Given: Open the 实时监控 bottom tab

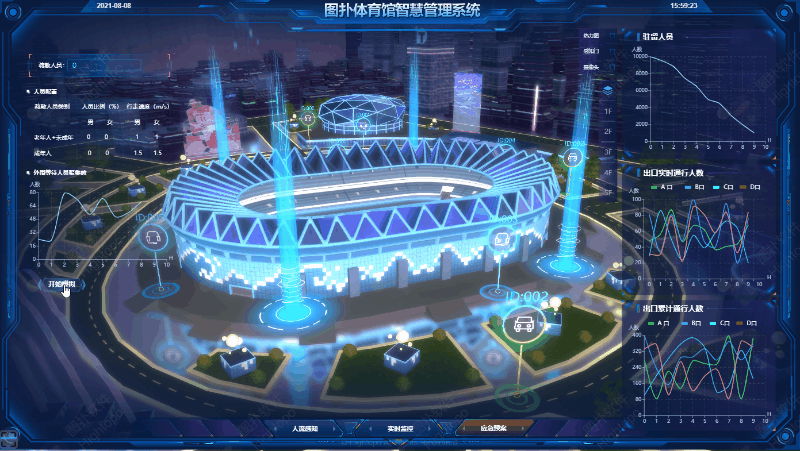Looking at the screenshot, I should coord(400,428).
